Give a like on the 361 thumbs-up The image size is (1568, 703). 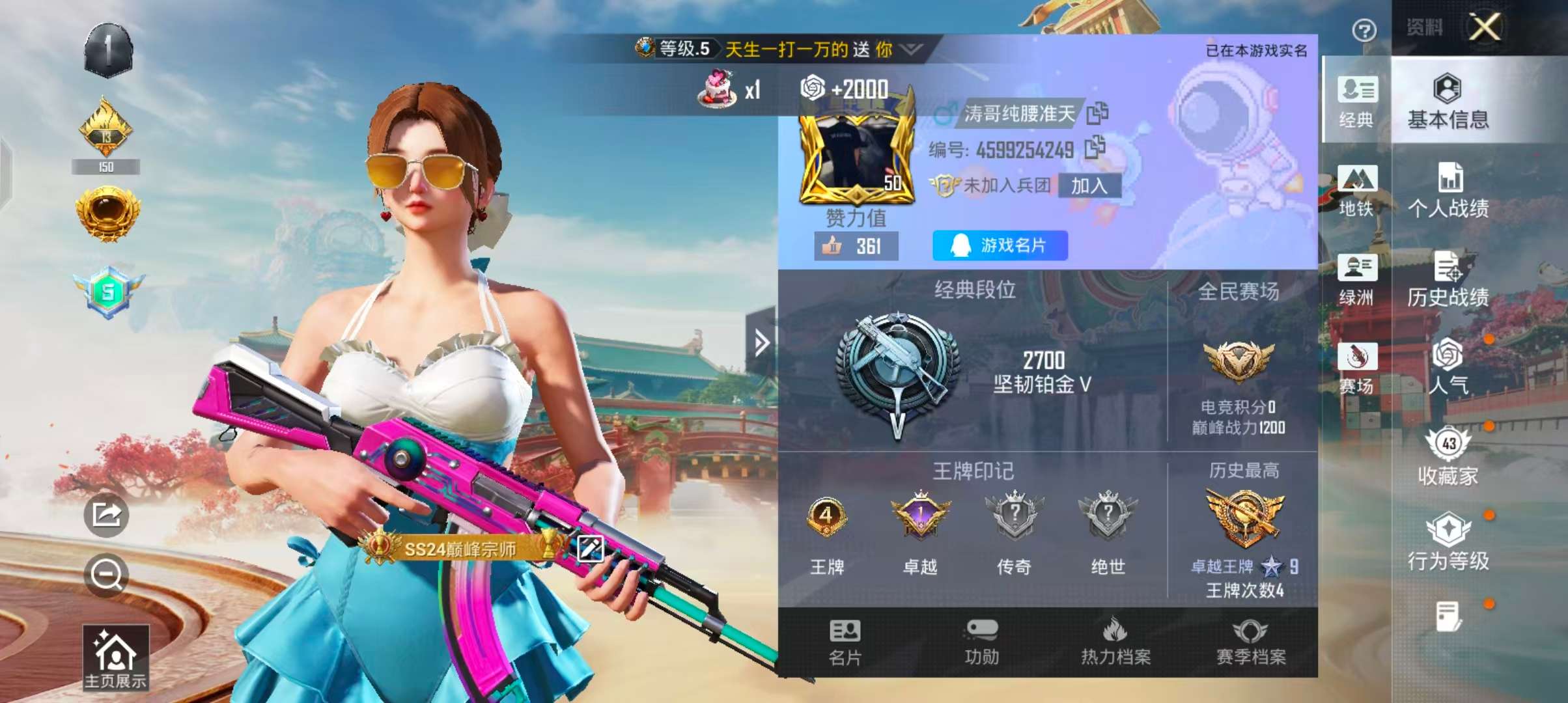[x=856, y=246]
